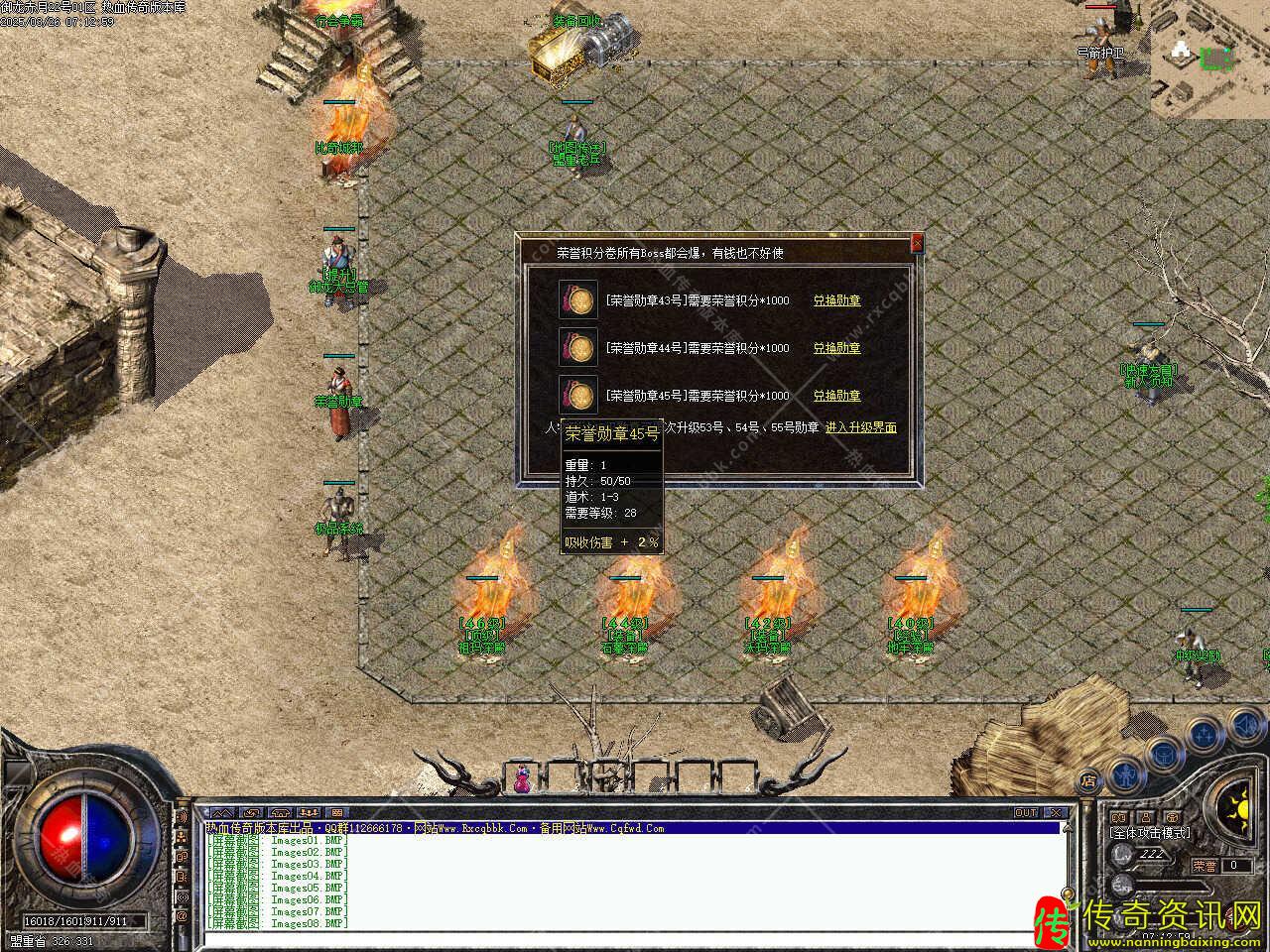Exchange for Honor Medal No. 43

[x=836, y=300]
